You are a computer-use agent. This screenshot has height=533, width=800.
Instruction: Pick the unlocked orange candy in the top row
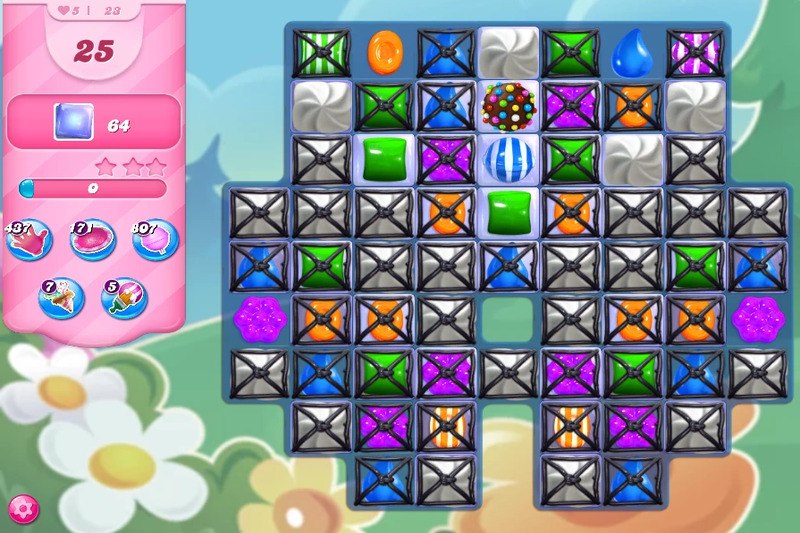coord(383,50)
